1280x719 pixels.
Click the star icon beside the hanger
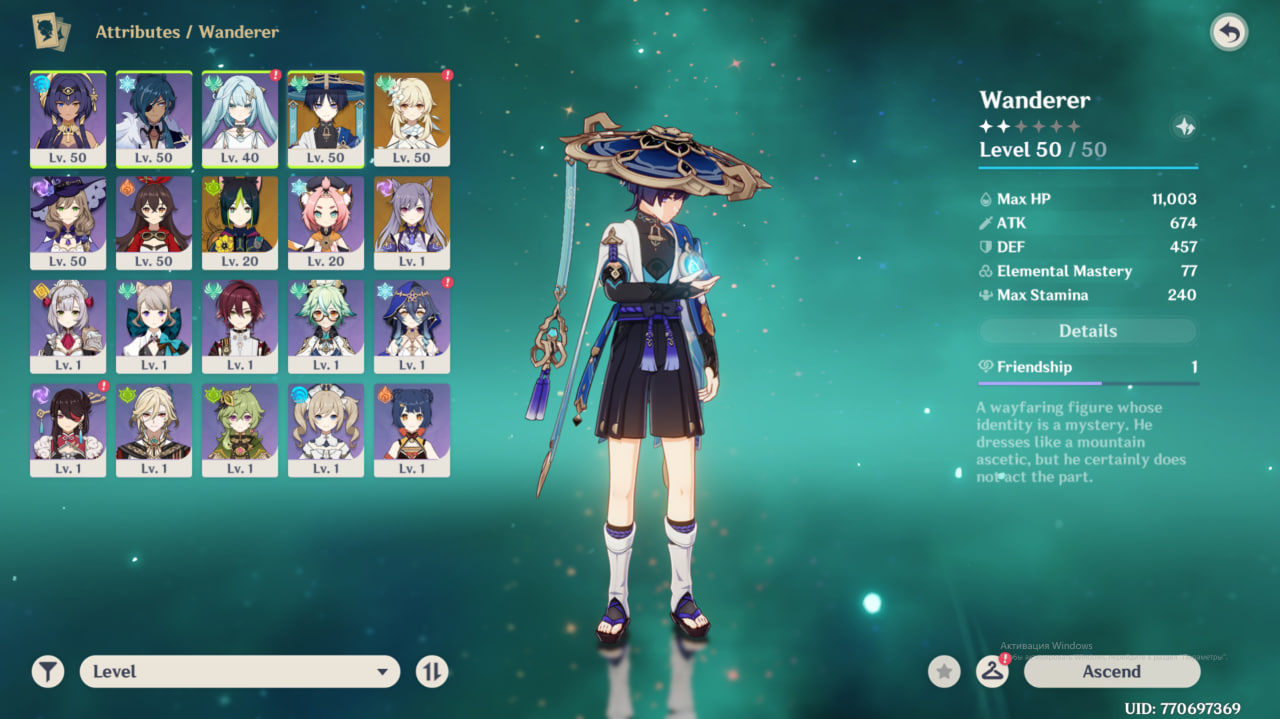[x=944, y=672]
